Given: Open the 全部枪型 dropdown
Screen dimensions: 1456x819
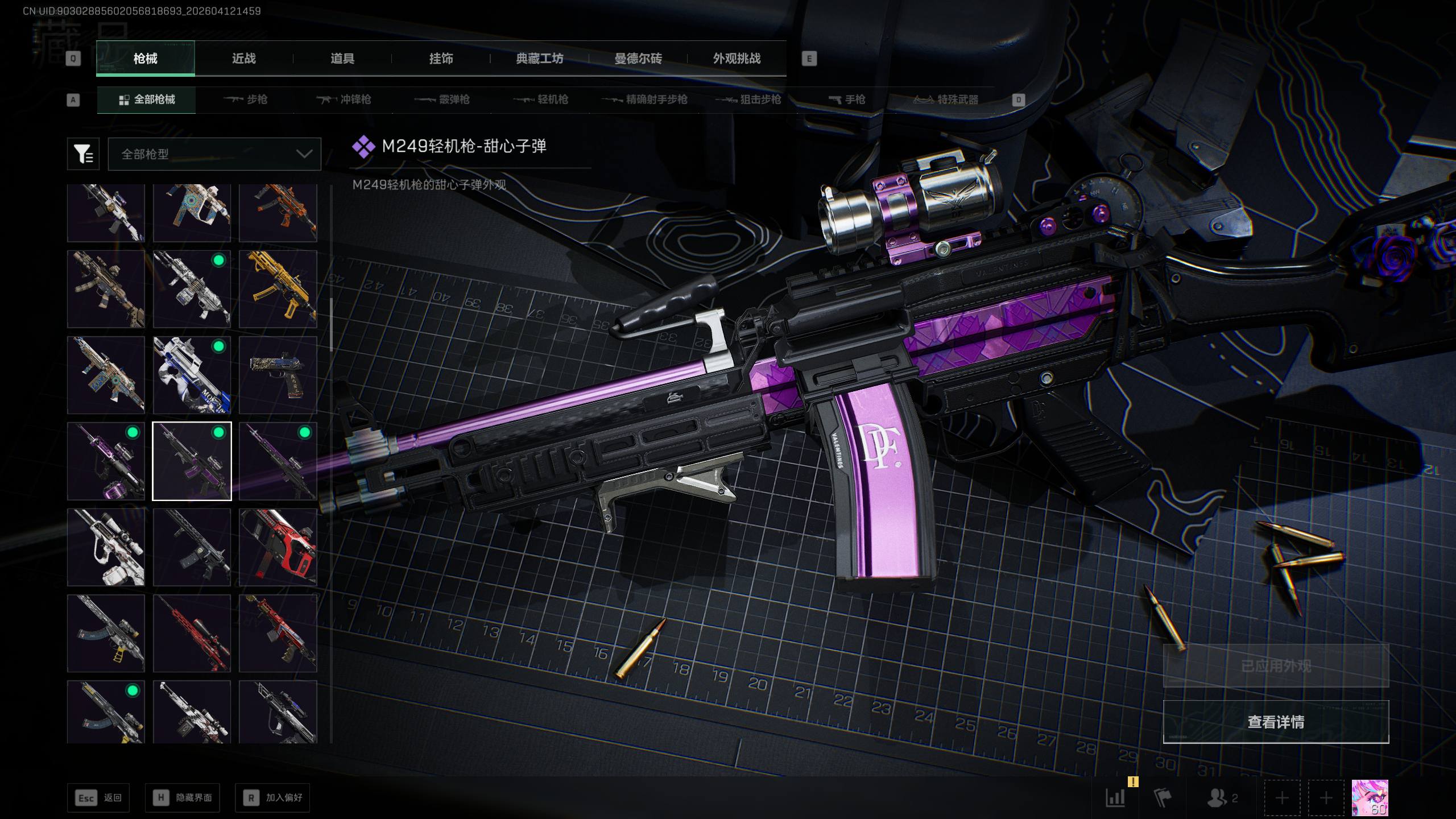Looking at the screenshot, I should [214, 154].
